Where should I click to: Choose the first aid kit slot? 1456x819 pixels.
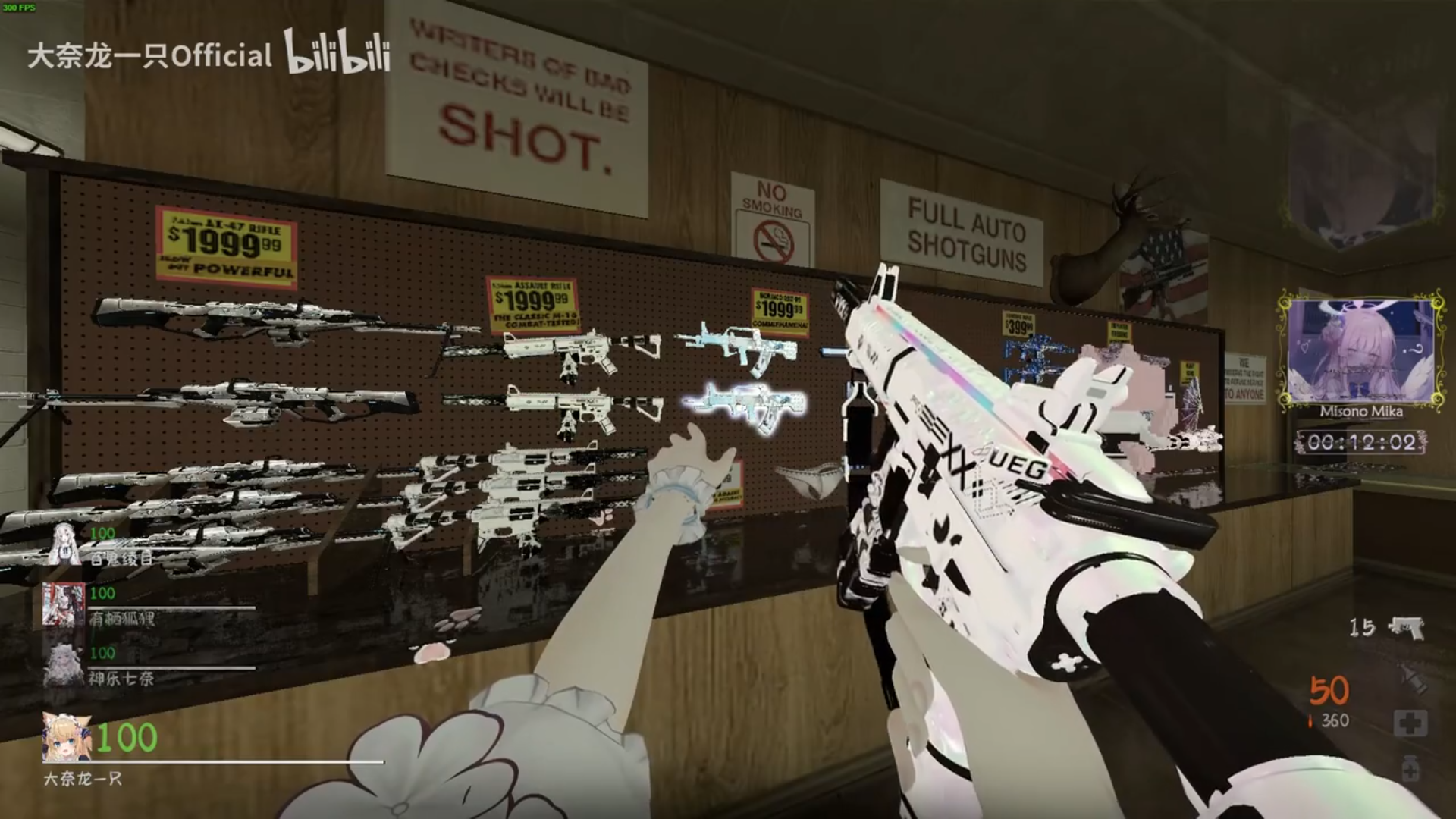tap(1410, 723)
